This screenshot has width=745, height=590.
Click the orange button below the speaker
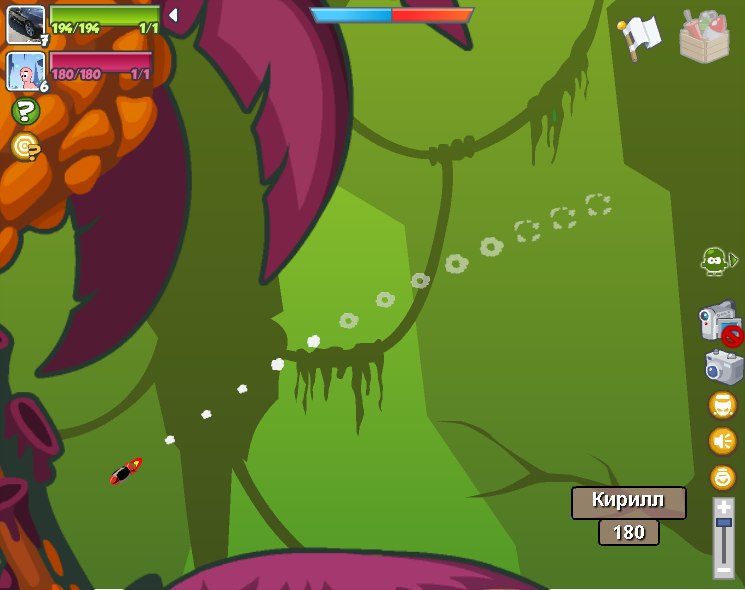pos(722,477)
